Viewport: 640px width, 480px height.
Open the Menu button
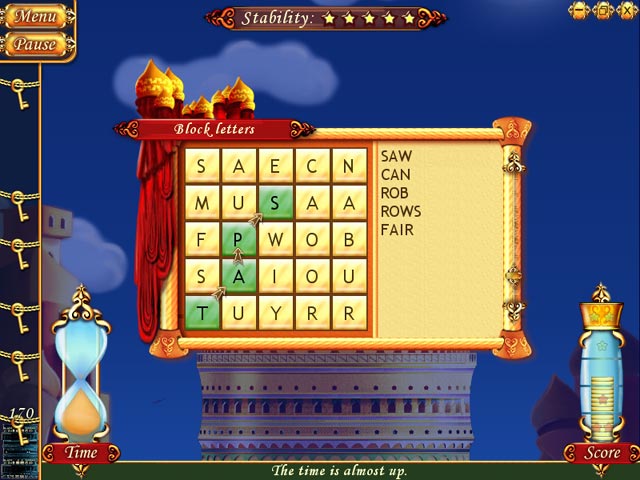pyautogui.click(x=35, y=16)
